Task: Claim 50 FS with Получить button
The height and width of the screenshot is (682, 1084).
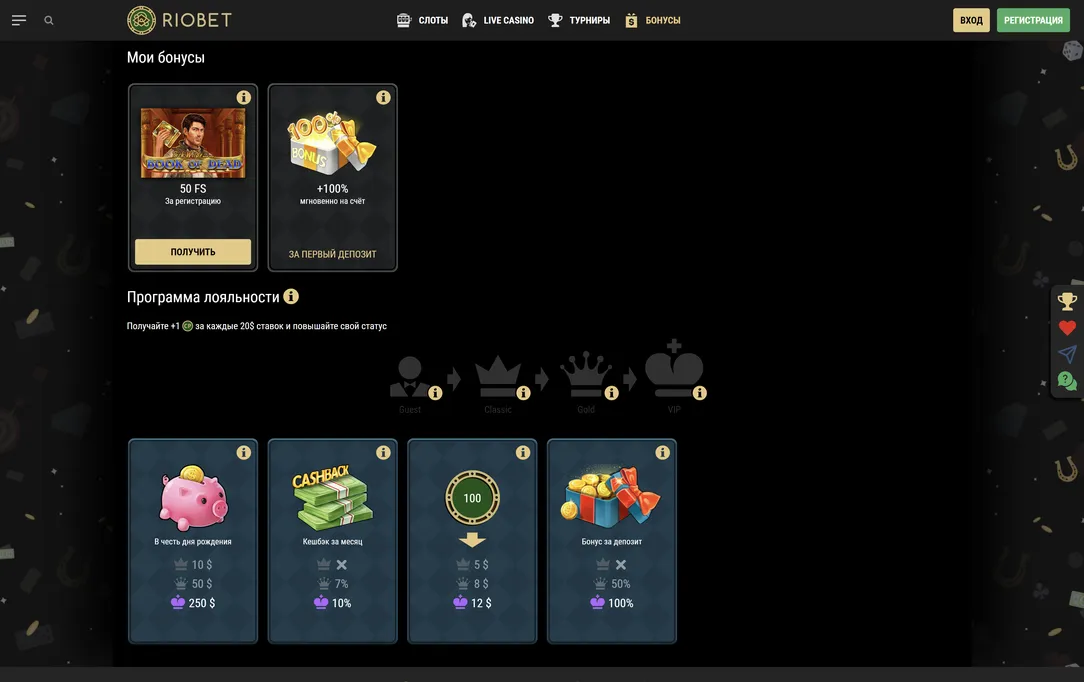Action: coord(193,252)
